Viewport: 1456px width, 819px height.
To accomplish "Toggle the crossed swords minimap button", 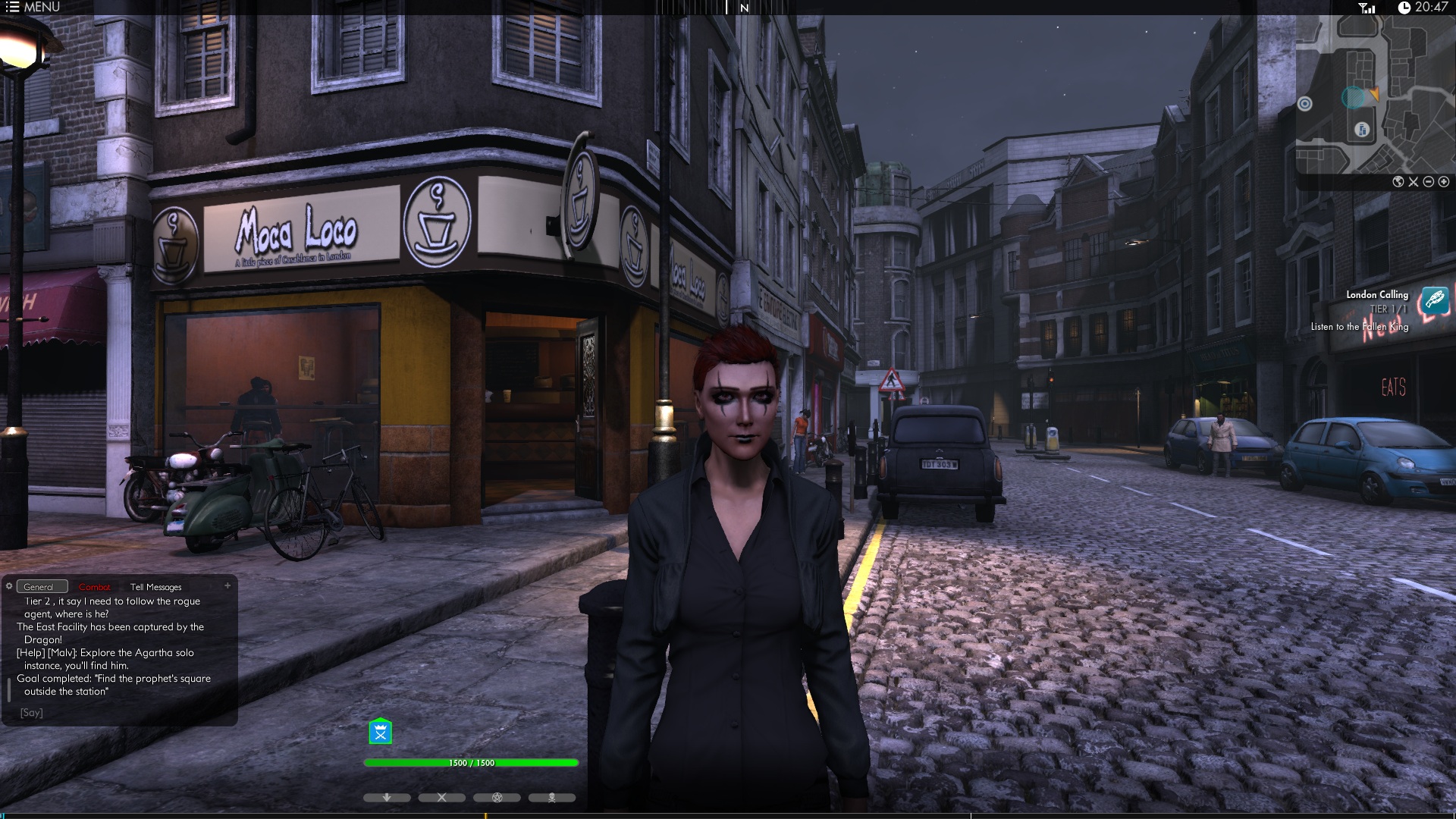I will (1414, 182).
